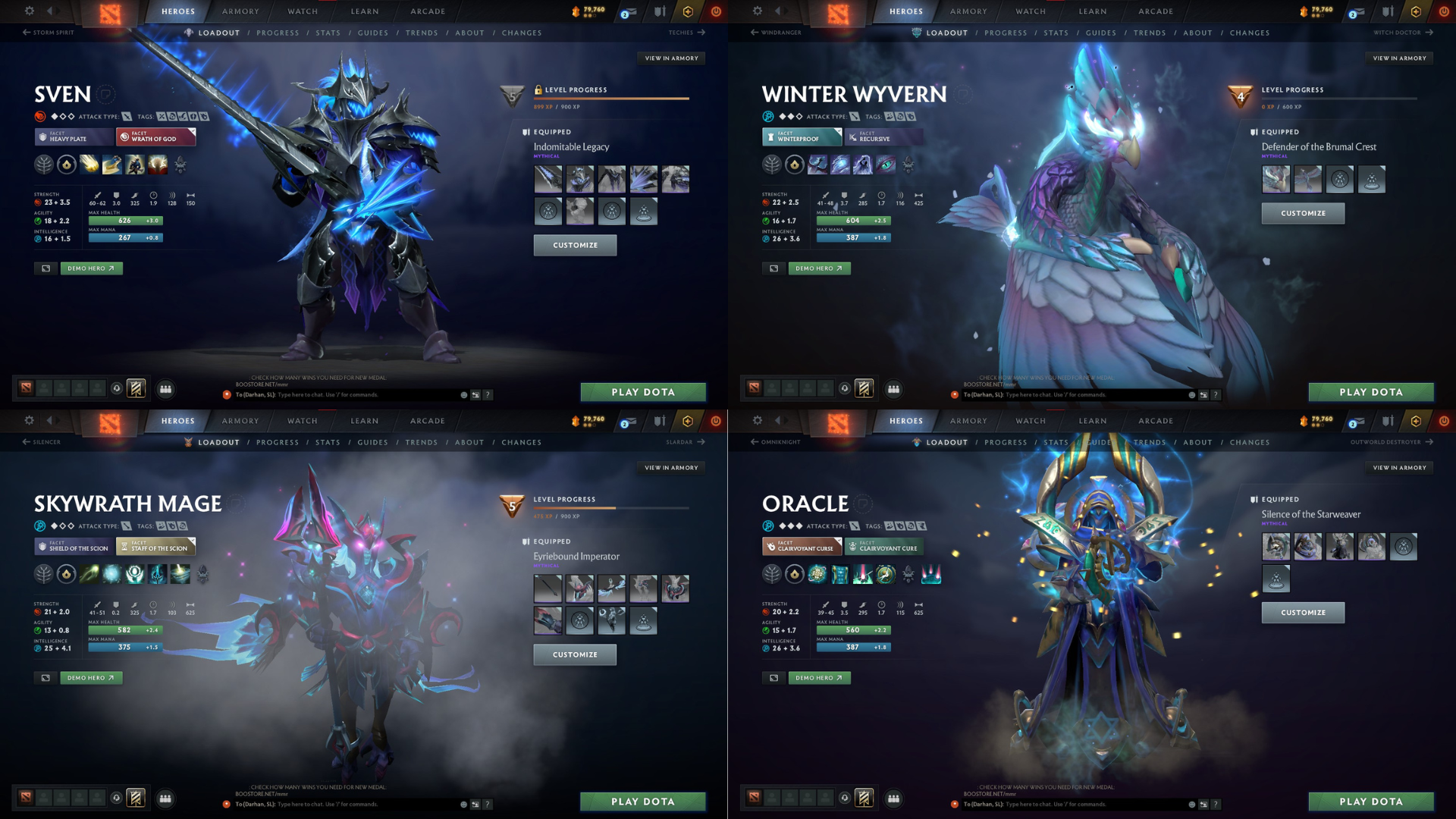The width and height of the screenshot is (1456, 819).
Task: Click the Dota 2 logo in the navbar
Action: [x=110, y=11]
